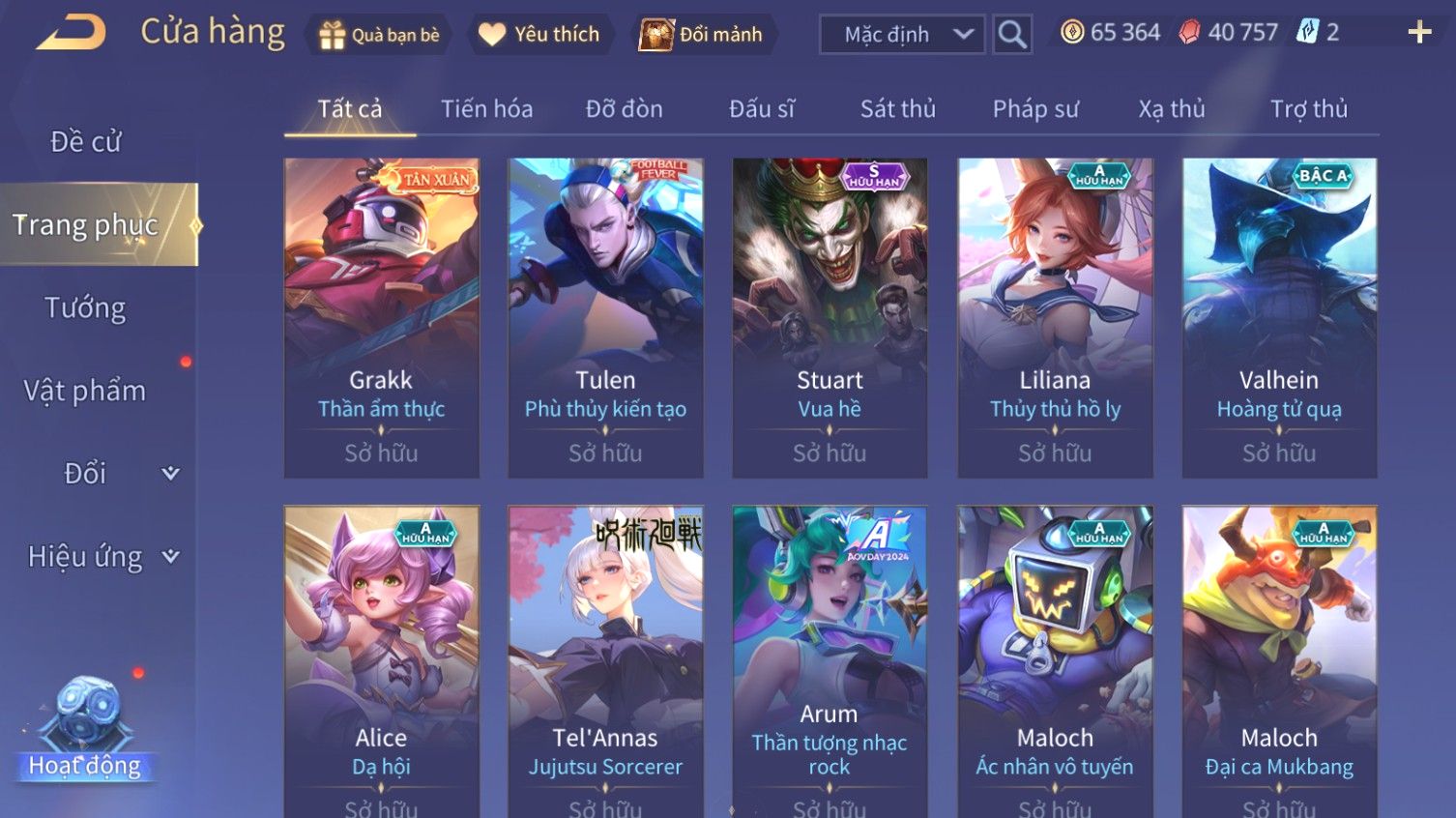
Task: Click the magnifying glass search button
Action: 1012,35
